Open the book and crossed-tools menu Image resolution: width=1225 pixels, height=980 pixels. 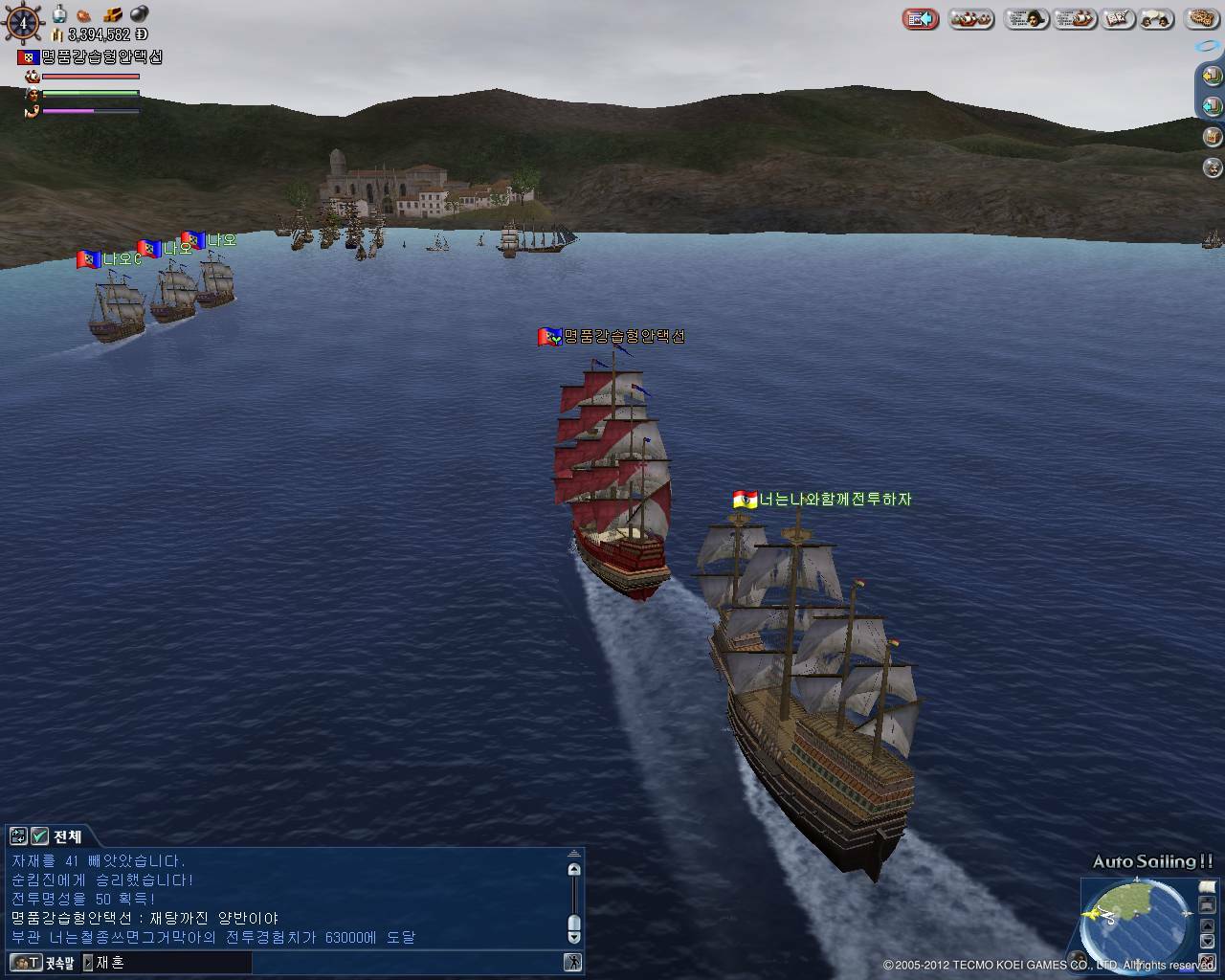(x=1115, y=18)
